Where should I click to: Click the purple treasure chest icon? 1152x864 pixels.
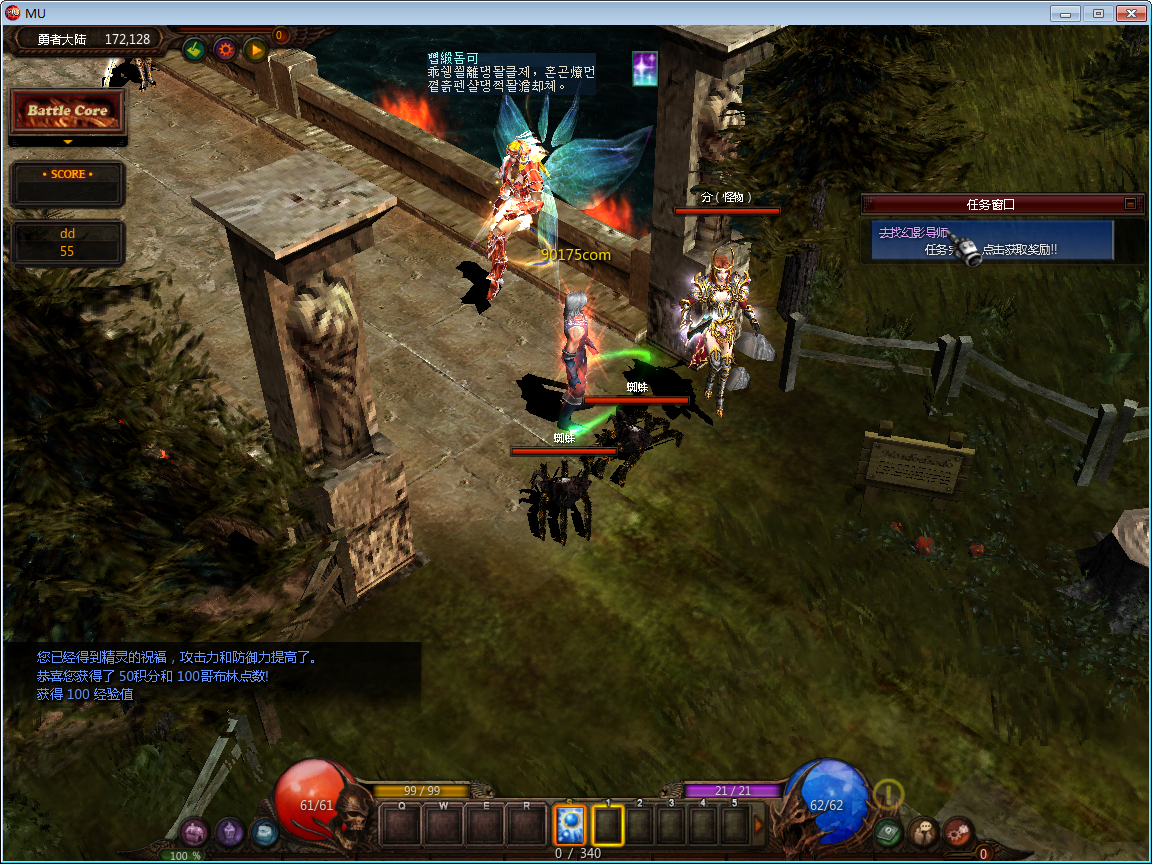click(194, 831)
